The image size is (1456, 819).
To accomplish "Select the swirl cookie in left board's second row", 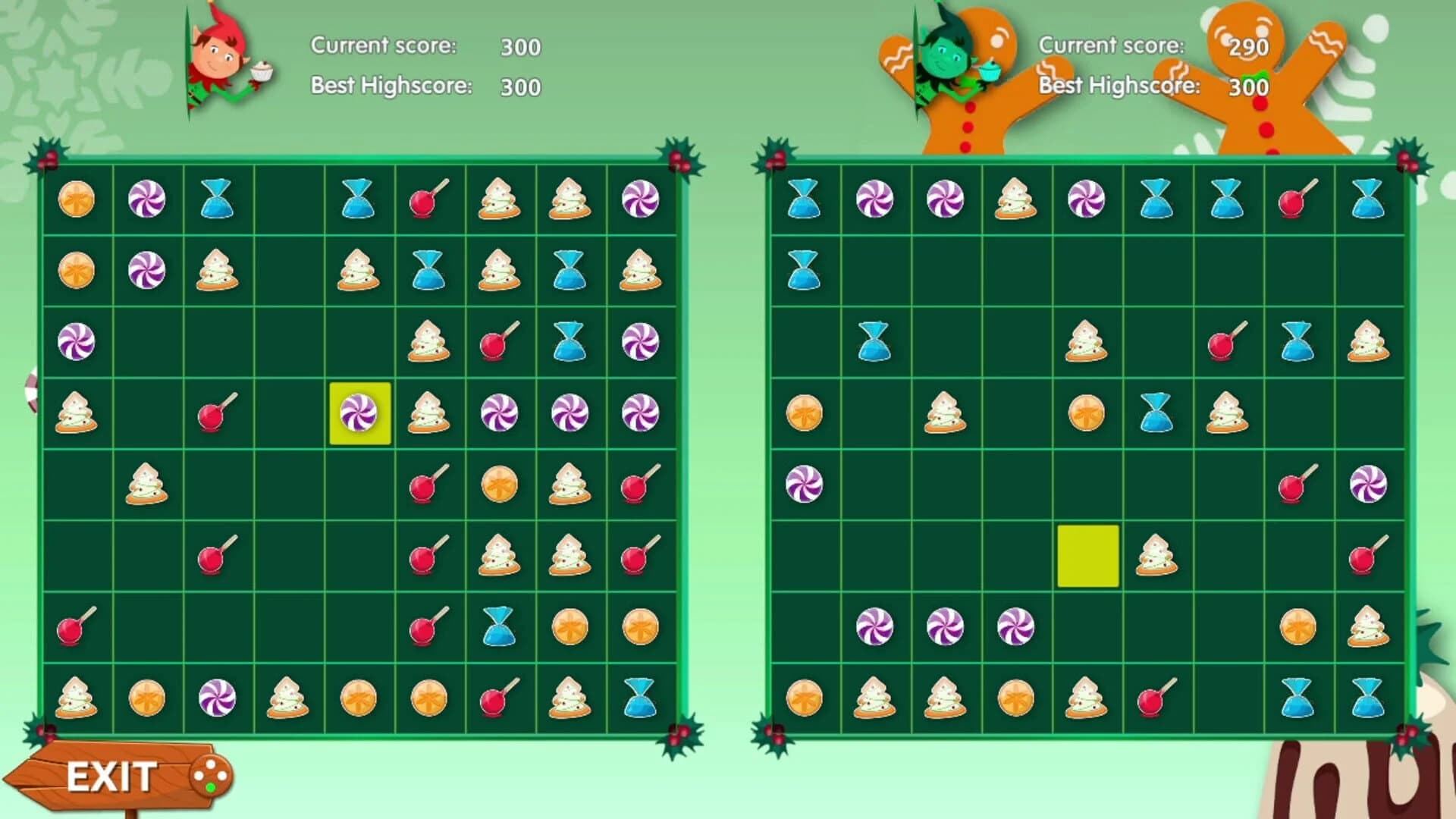I will pos(218,271).
